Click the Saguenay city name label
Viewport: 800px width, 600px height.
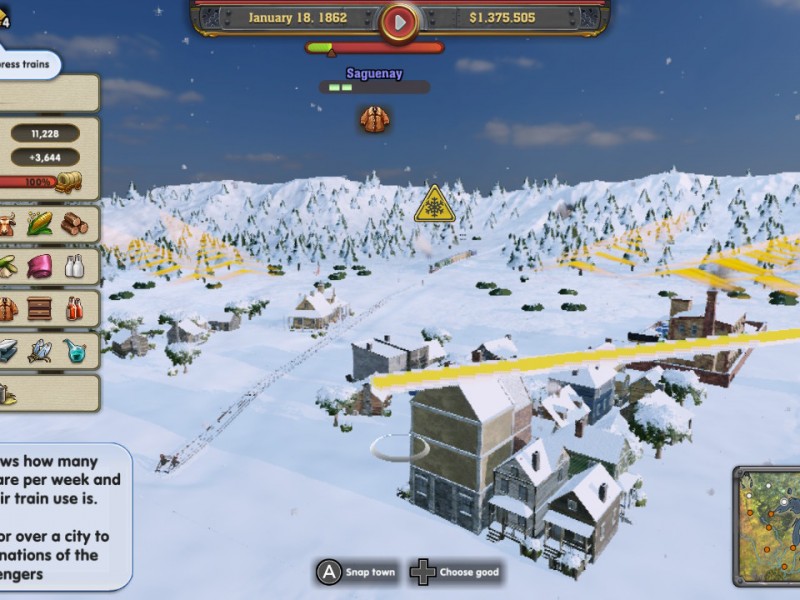point(374,73)
